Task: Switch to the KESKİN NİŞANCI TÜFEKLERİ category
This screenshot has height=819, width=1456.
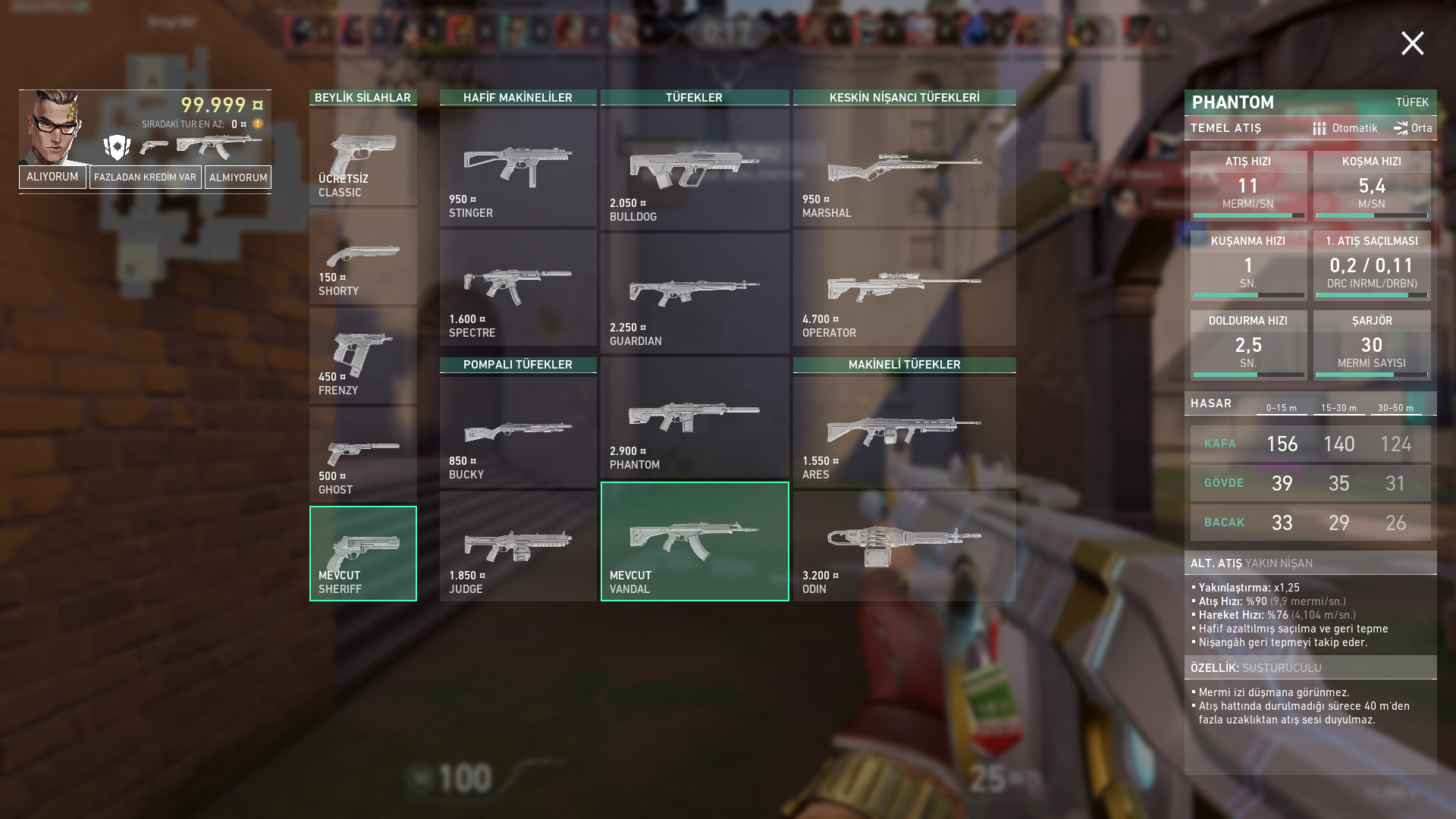Action: click(904, 96)
